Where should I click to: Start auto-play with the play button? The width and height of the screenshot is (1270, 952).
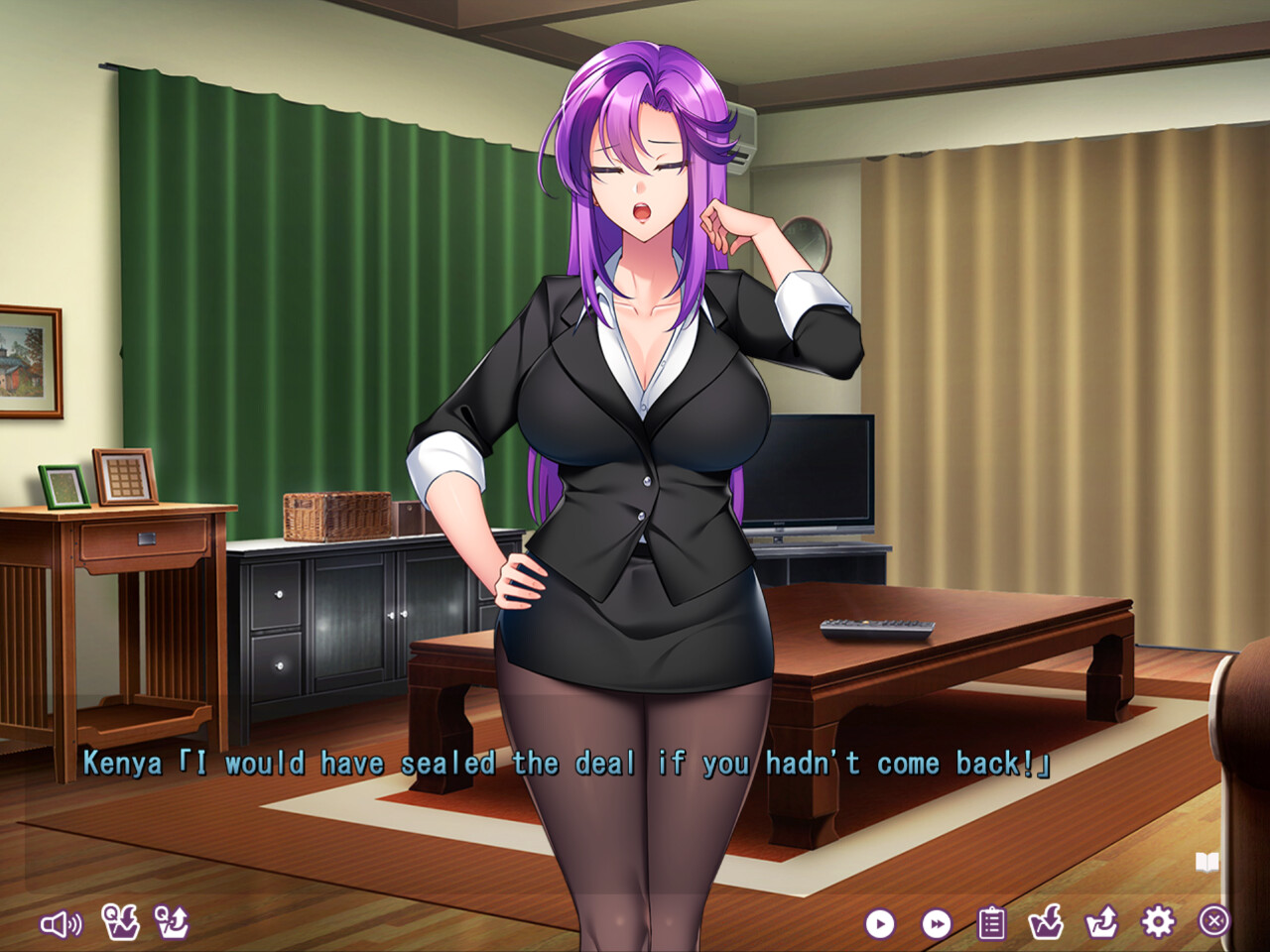coord(879,924)
